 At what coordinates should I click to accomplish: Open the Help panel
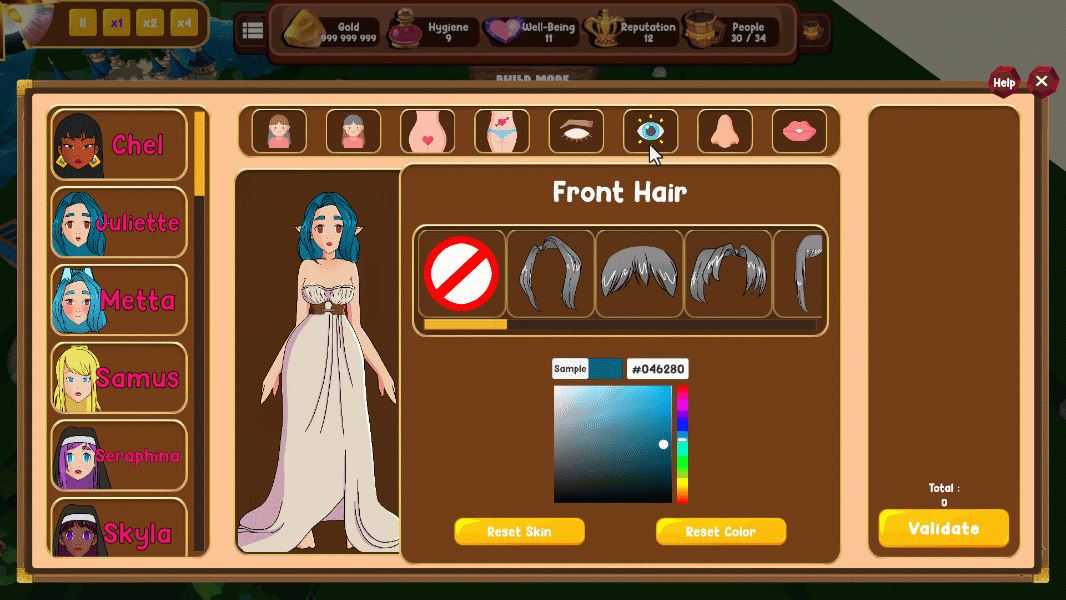[x=1004, y=83]
